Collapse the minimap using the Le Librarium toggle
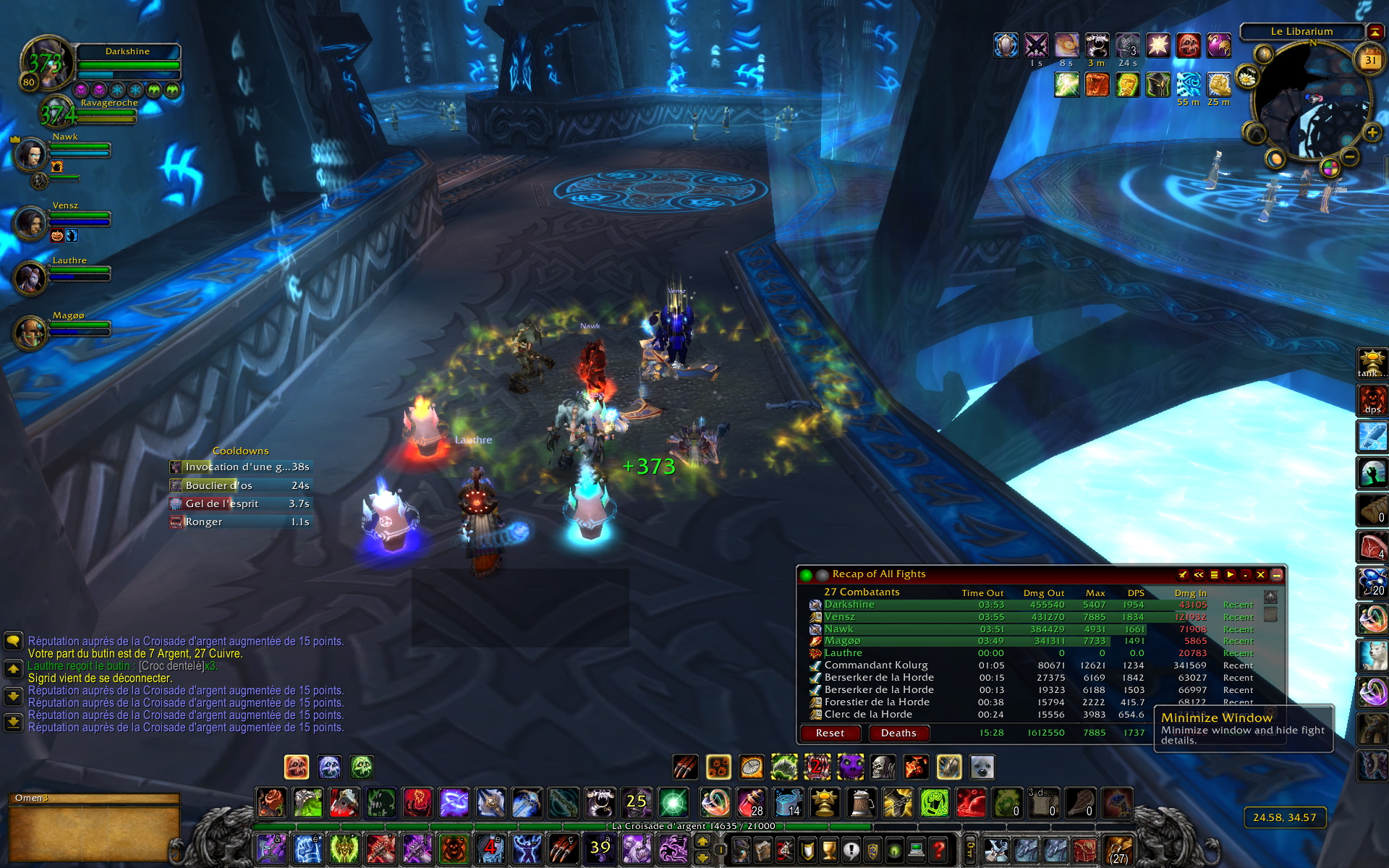Screen dimensions: 1389x868 click(1375, 31)
